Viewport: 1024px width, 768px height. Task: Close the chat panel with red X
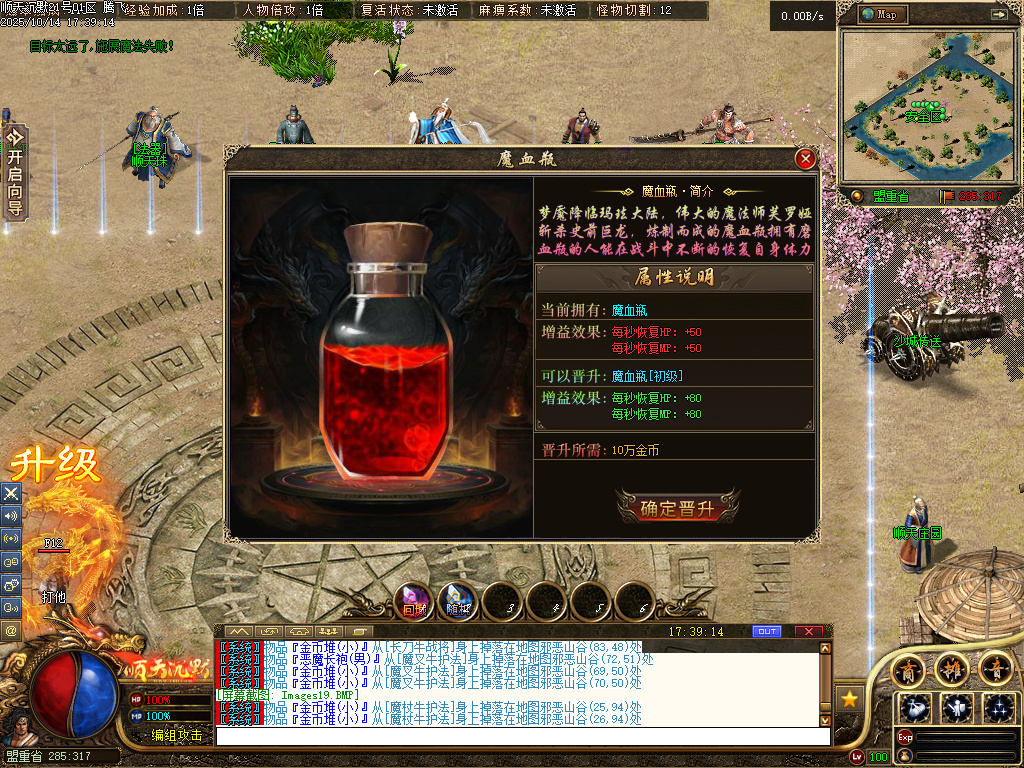click(808, 632)
